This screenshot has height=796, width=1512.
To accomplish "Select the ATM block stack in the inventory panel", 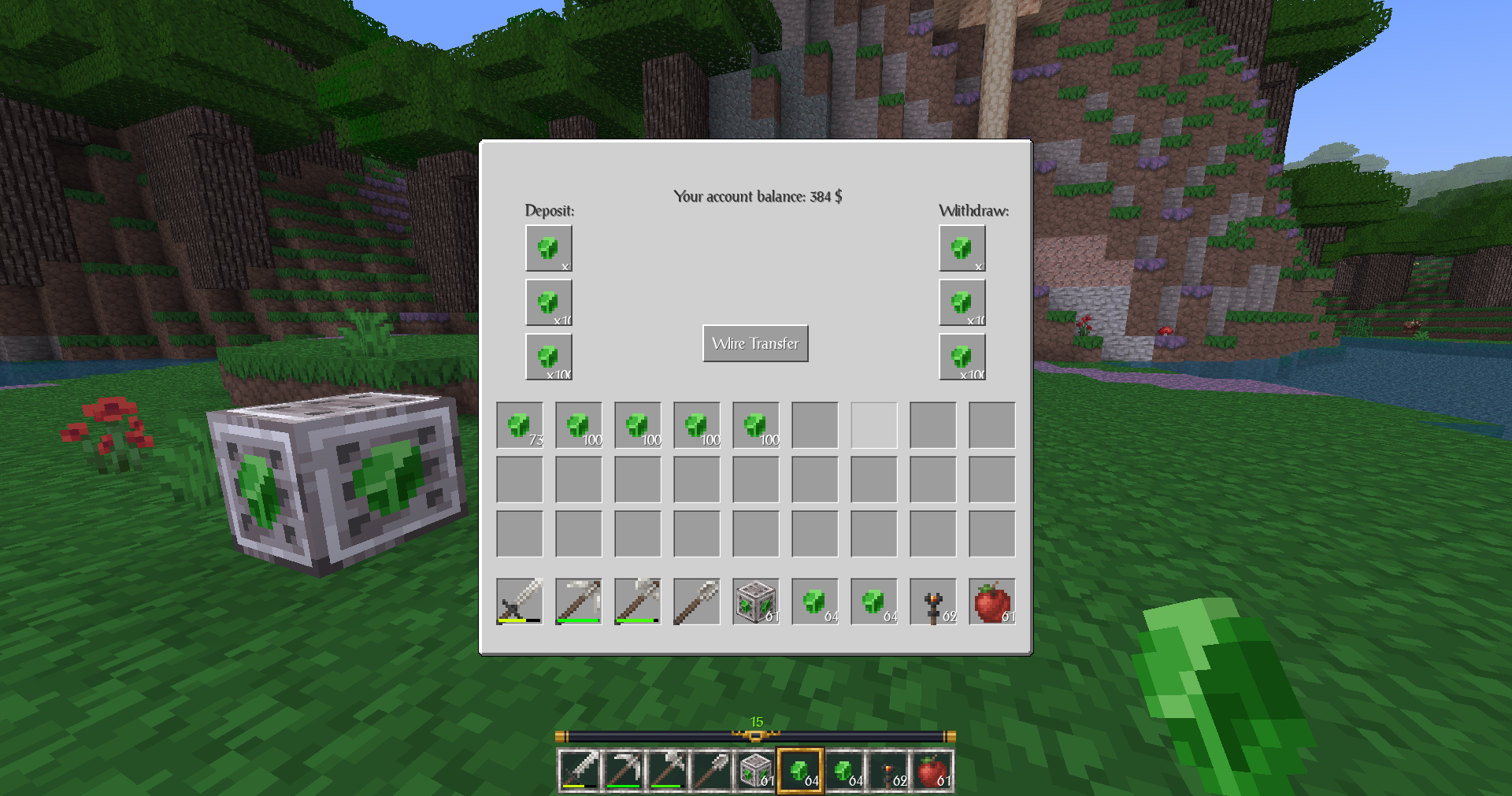I will (756, 602).
